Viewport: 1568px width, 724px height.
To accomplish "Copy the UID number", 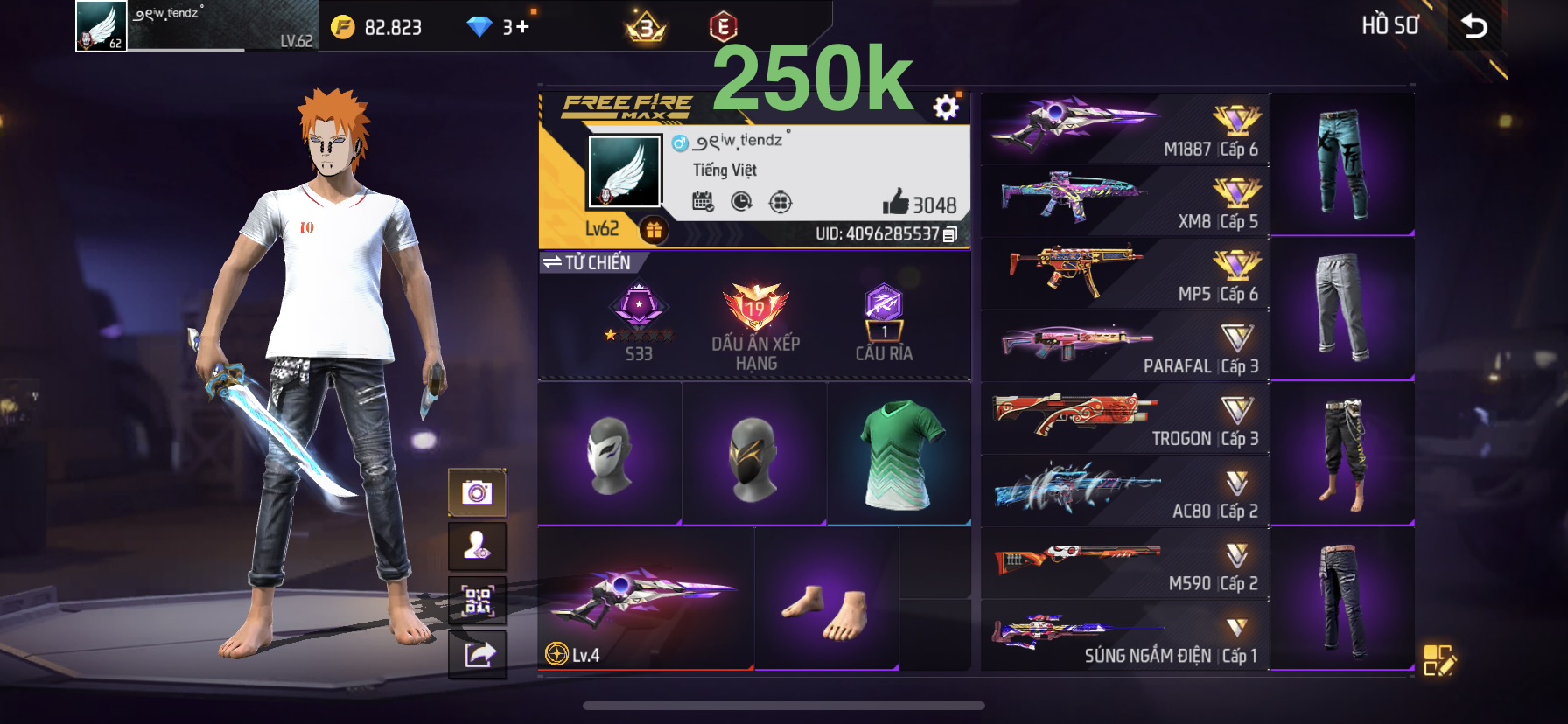I will [950, 234].
